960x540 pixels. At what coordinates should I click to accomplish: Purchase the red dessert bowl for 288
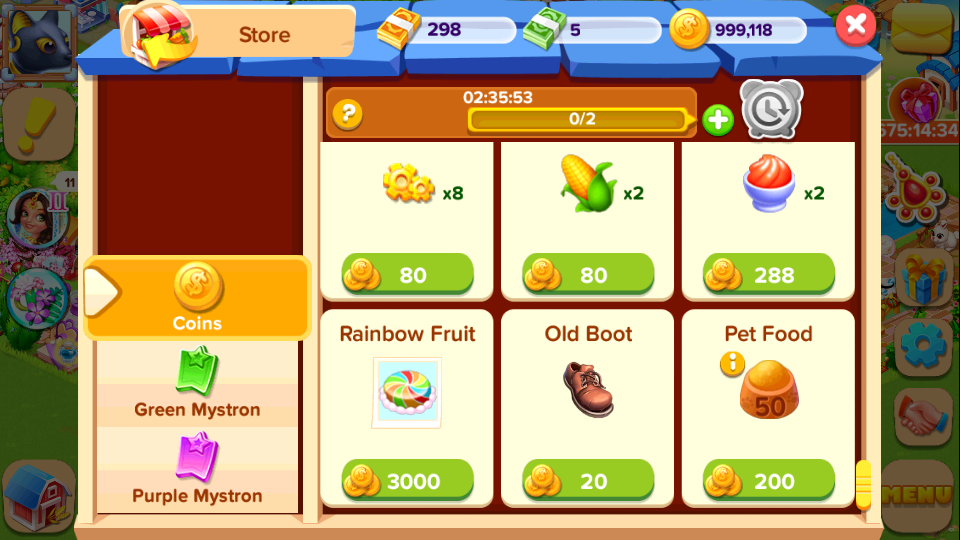tap(769, 275)
